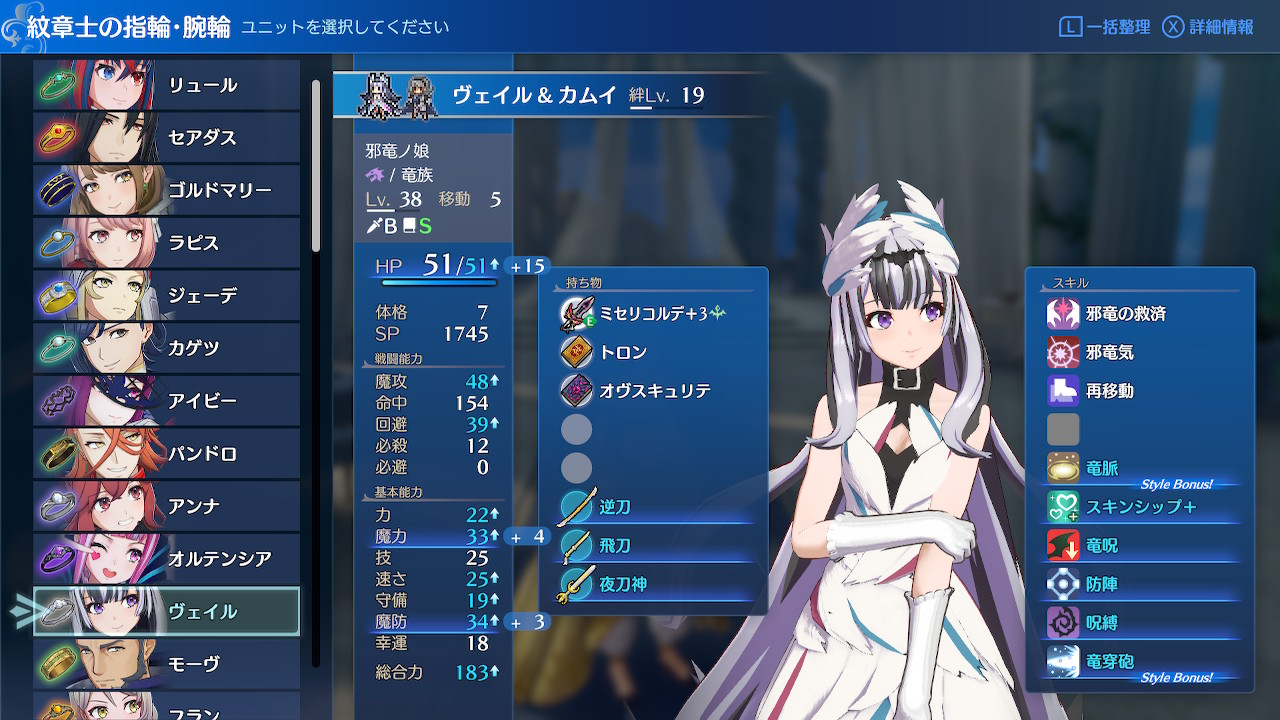The height and width of the screenshot is (720, 1280).
Task: Choose the カゲツ unit entry
Action: 167,348
